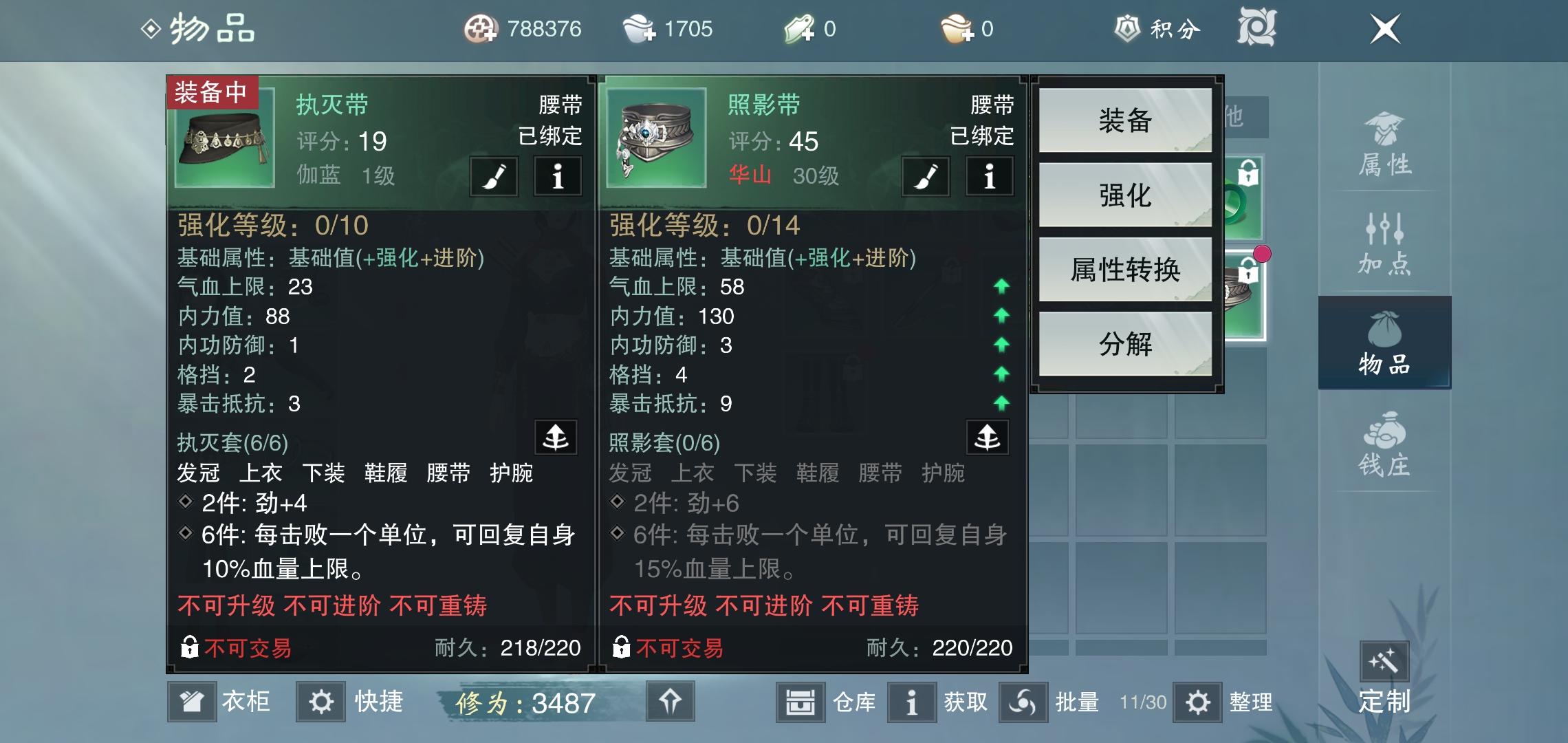Open detailed info for 照影带
Image resolution: width=1568 pixels, height=743 pixels.
tap(990, 177)
